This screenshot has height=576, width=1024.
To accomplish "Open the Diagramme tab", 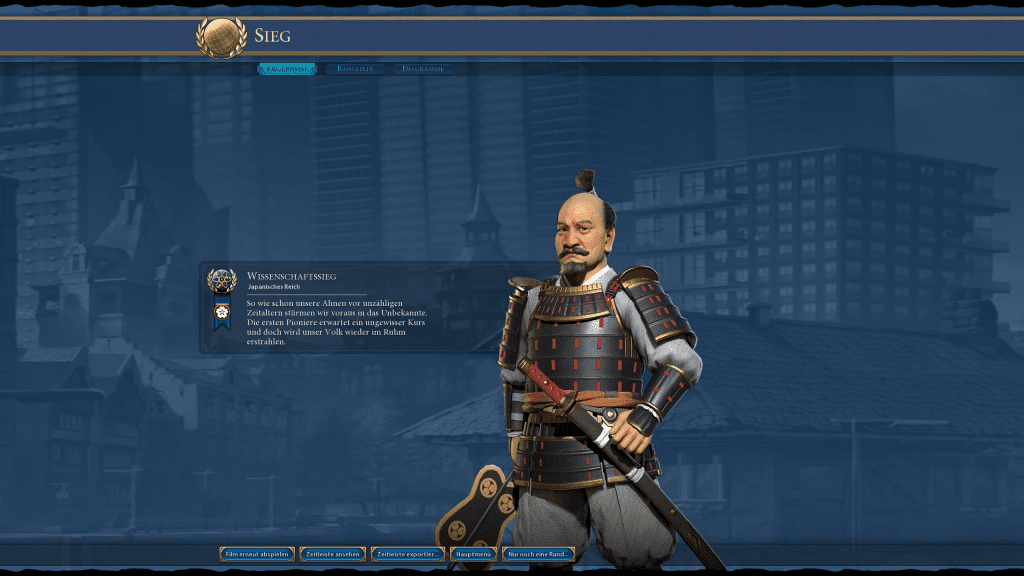I will [x=423, y=69].
